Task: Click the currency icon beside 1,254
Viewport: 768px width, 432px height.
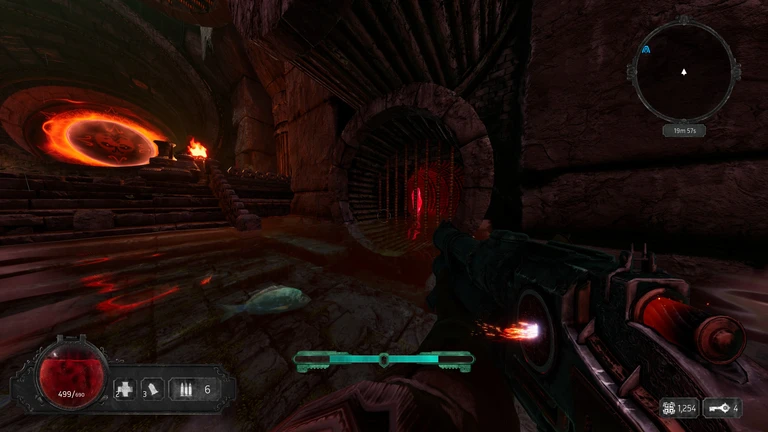Action: click(x=667, y=408)
